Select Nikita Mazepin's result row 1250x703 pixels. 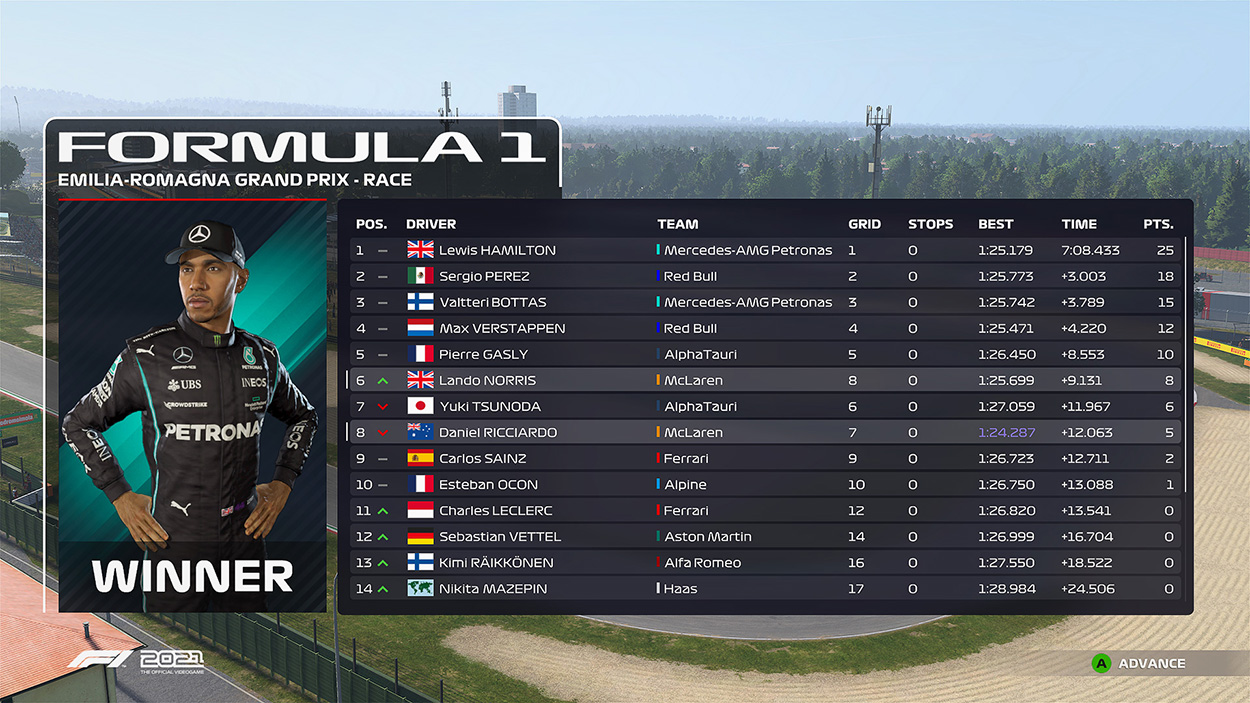(x=765, y=588)
